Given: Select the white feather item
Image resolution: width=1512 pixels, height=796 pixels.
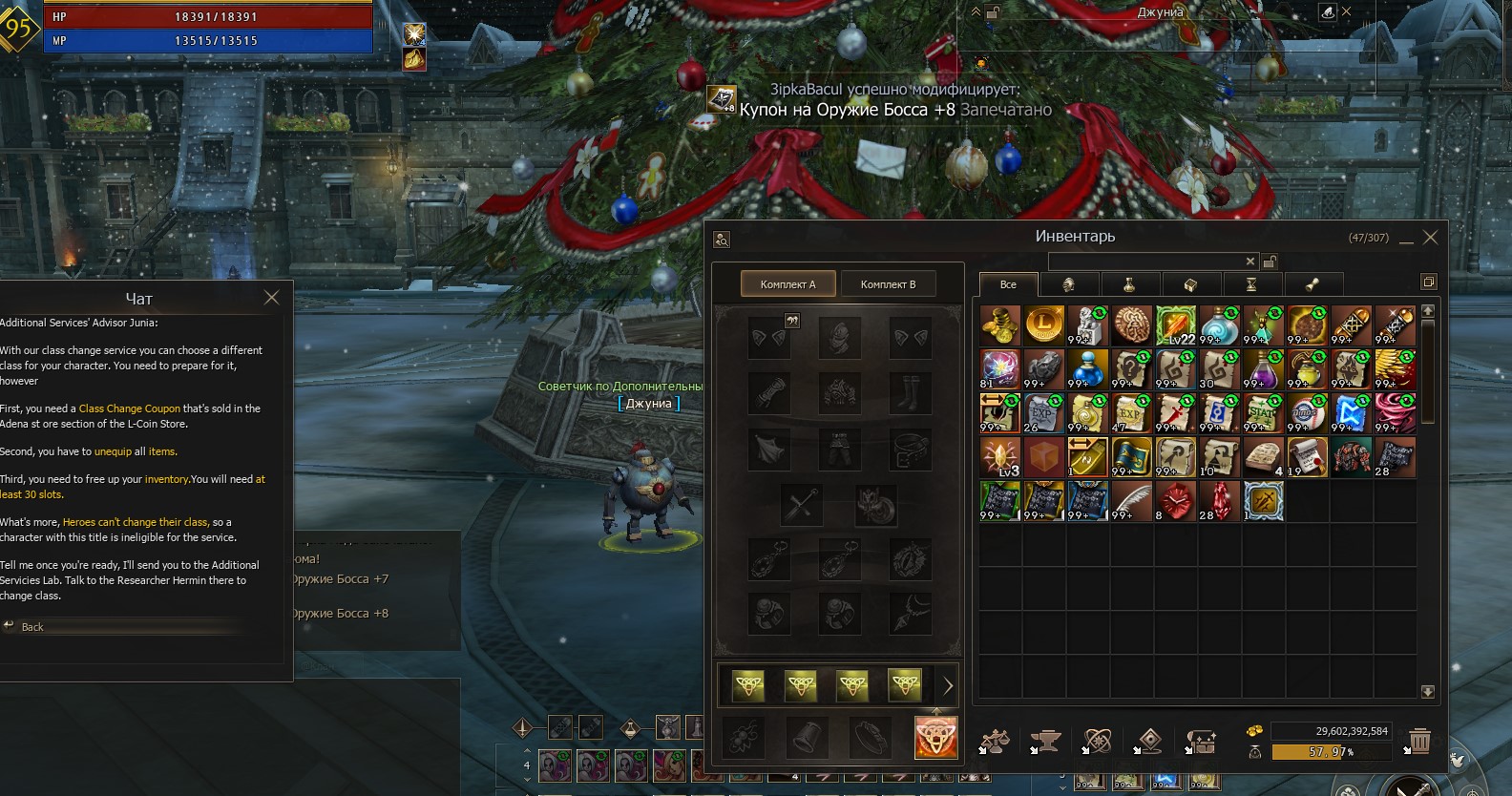Looking at the screenshot, I should [1132, 501].
